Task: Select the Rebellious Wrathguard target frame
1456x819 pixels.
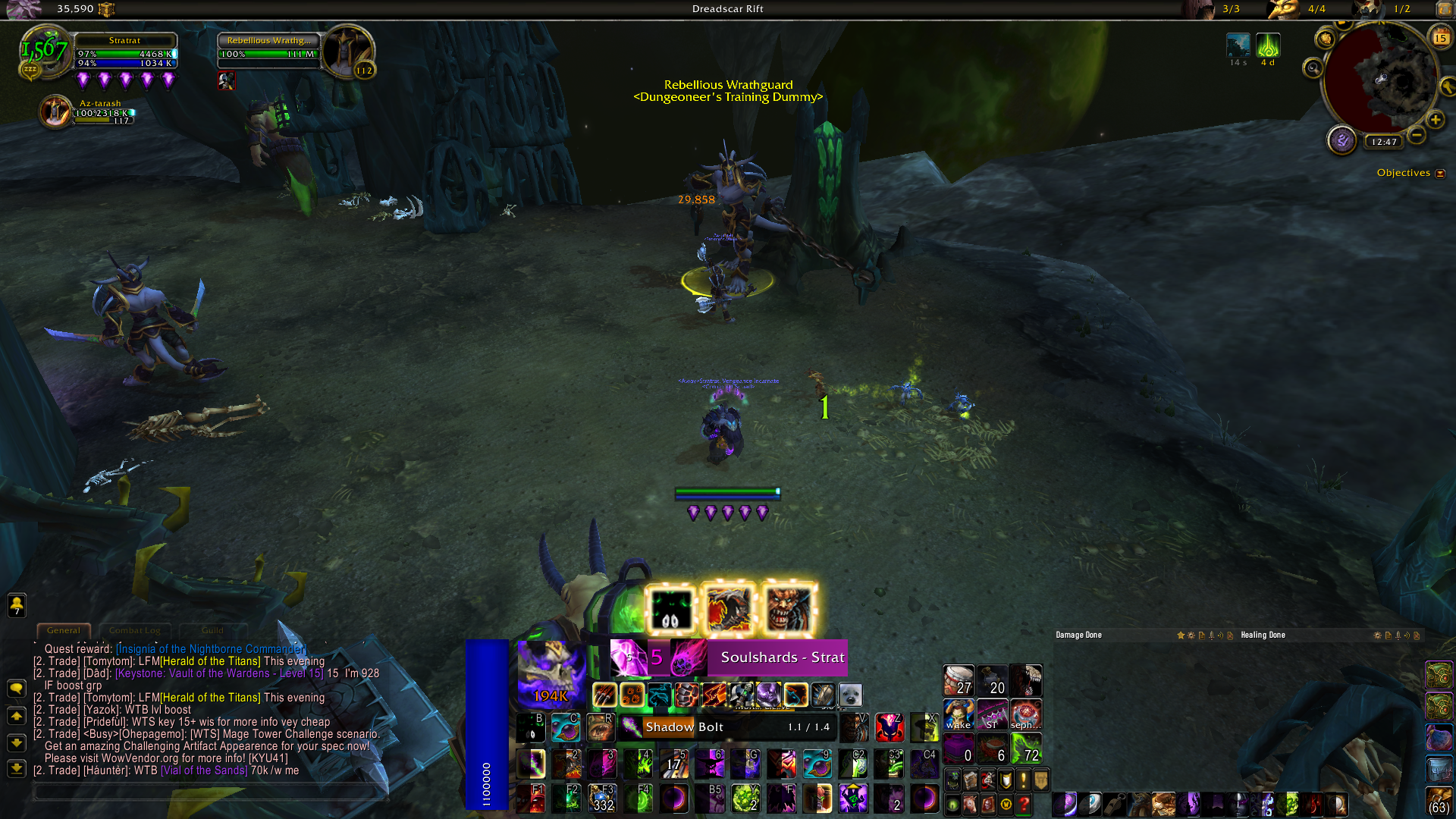Action: 269,50
